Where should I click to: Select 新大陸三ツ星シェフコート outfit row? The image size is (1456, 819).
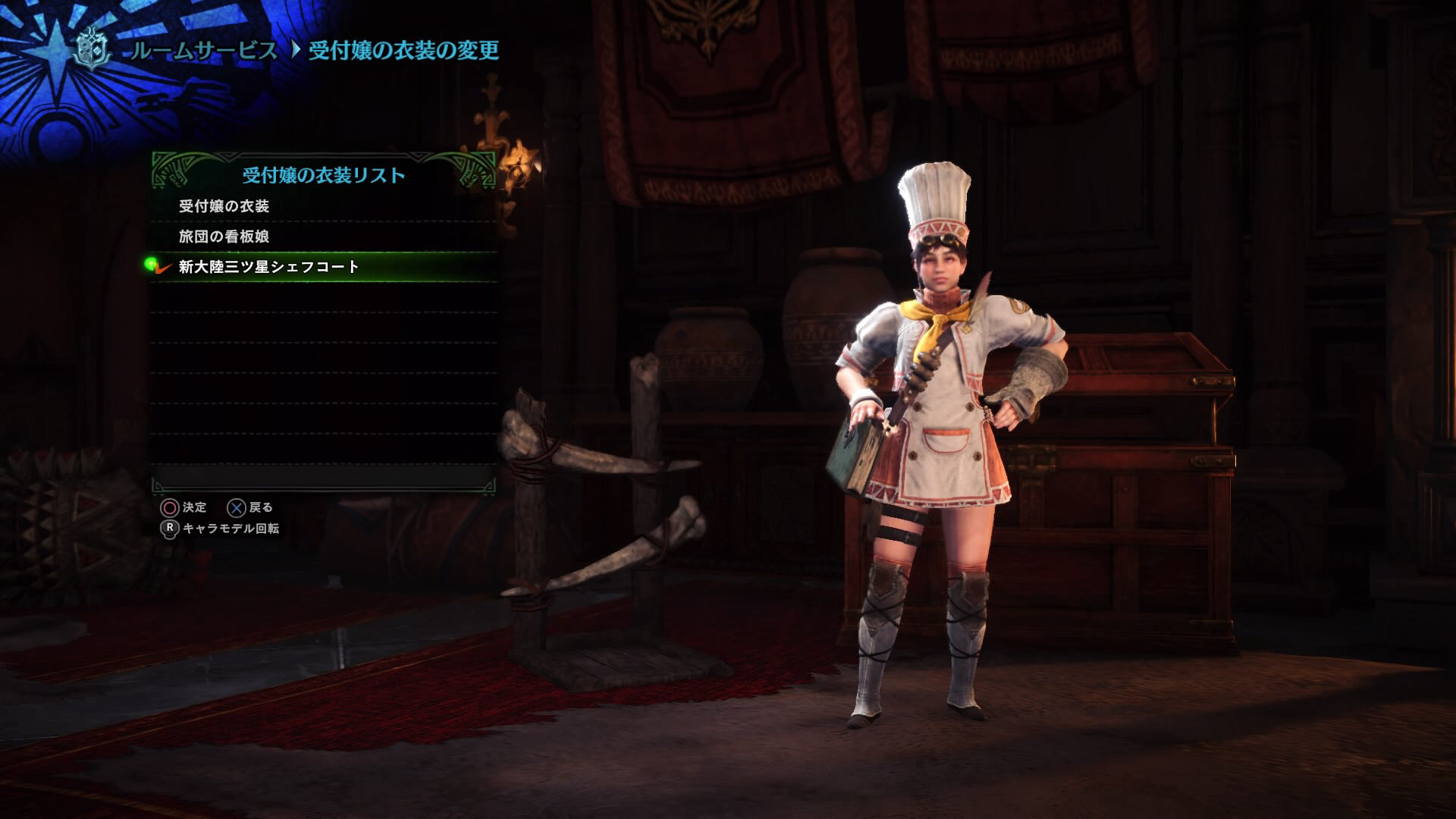(x=269, y=267)
